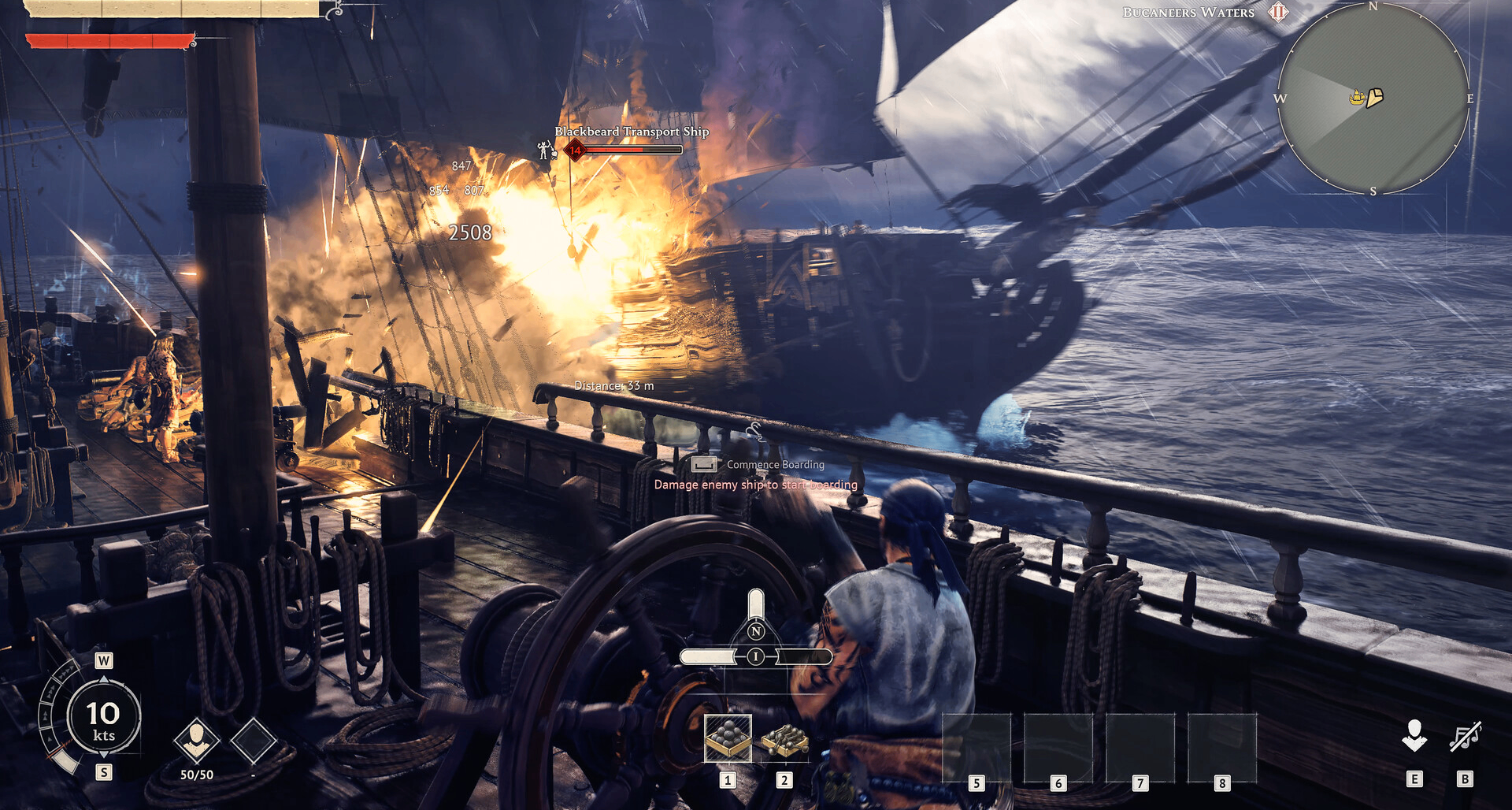Click the crew member silhouette icon
Screen dimensions: 1512x810
(1414, 735)
